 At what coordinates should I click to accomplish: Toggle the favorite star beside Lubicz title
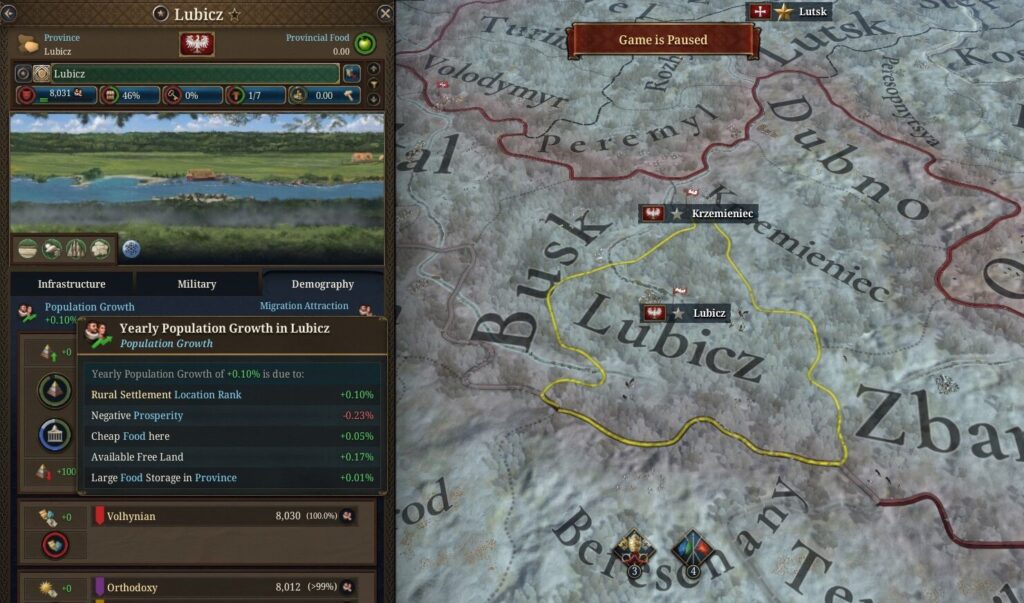coord(235,15)
